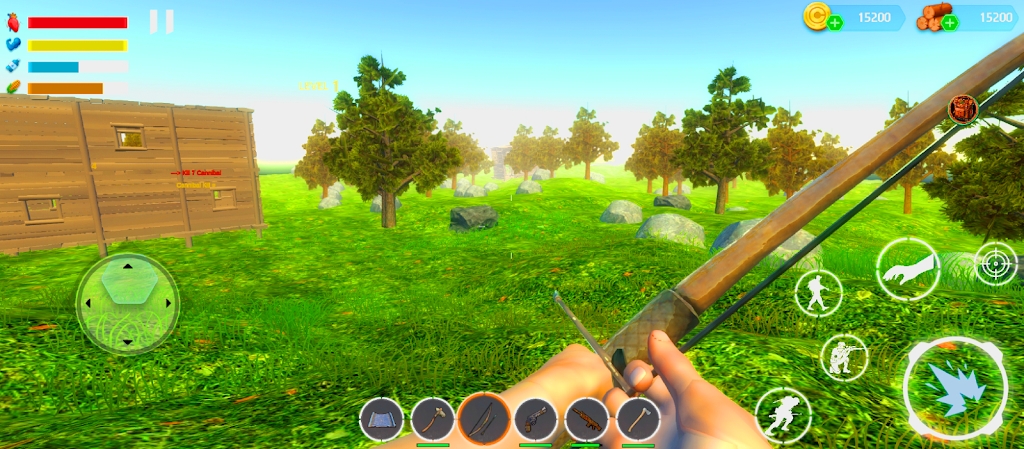Toggle the crosshair aim button
The height and width of the screenshot is (449, 1024).
994,264
